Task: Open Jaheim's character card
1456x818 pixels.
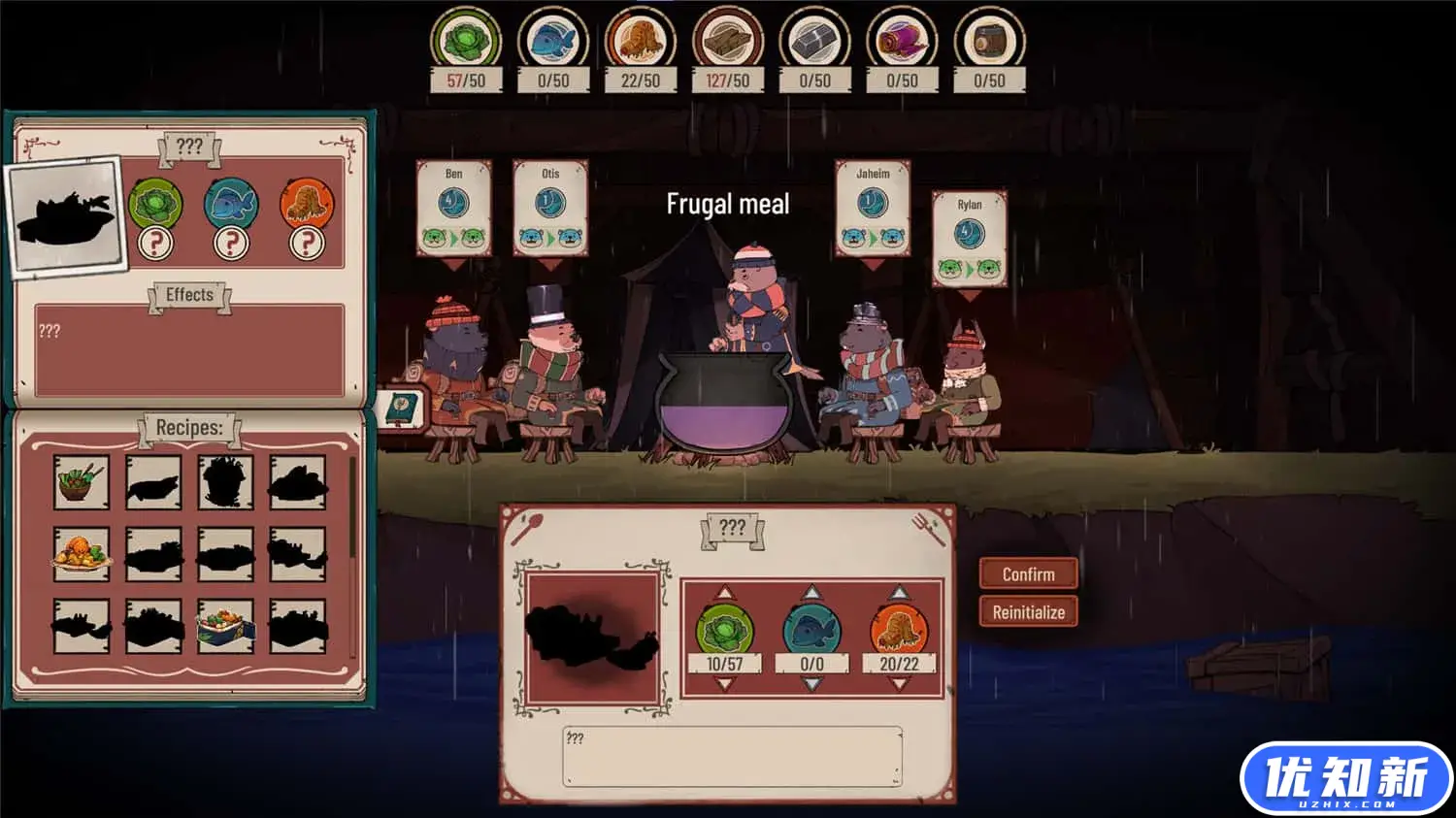Action: [x=873, y=209]
